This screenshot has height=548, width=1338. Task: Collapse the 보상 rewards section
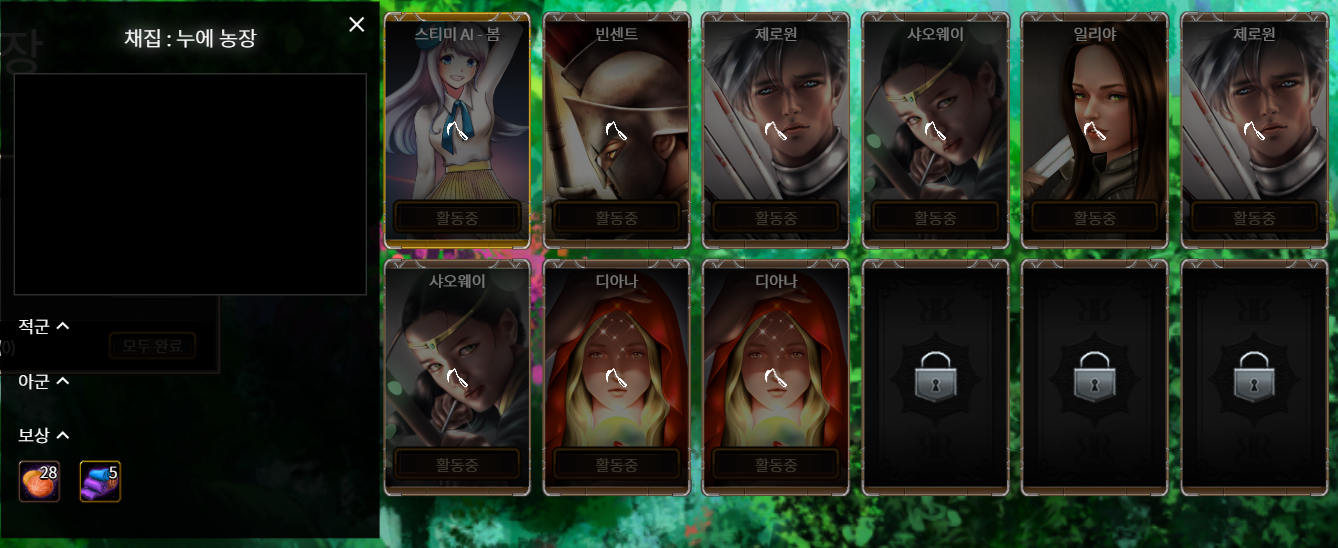(62, 435)
